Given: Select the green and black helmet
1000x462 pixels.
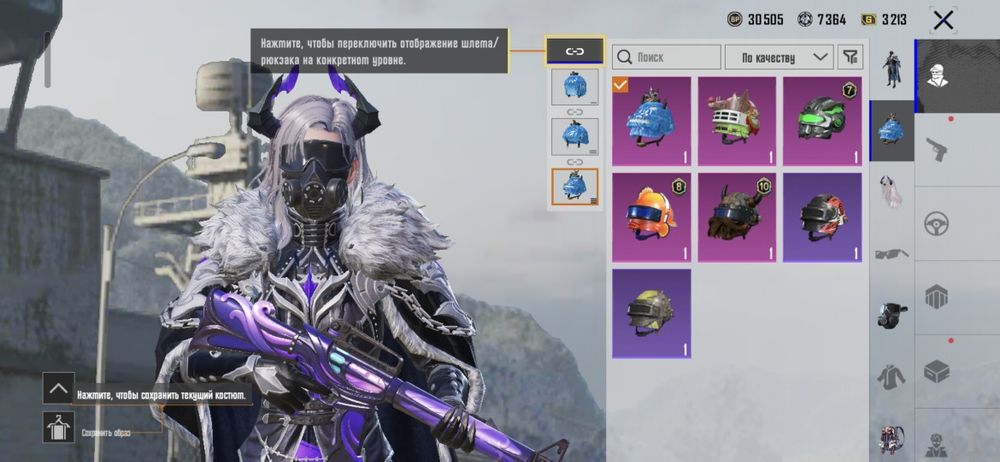Looking at the screenshot, I should point(822,121).
